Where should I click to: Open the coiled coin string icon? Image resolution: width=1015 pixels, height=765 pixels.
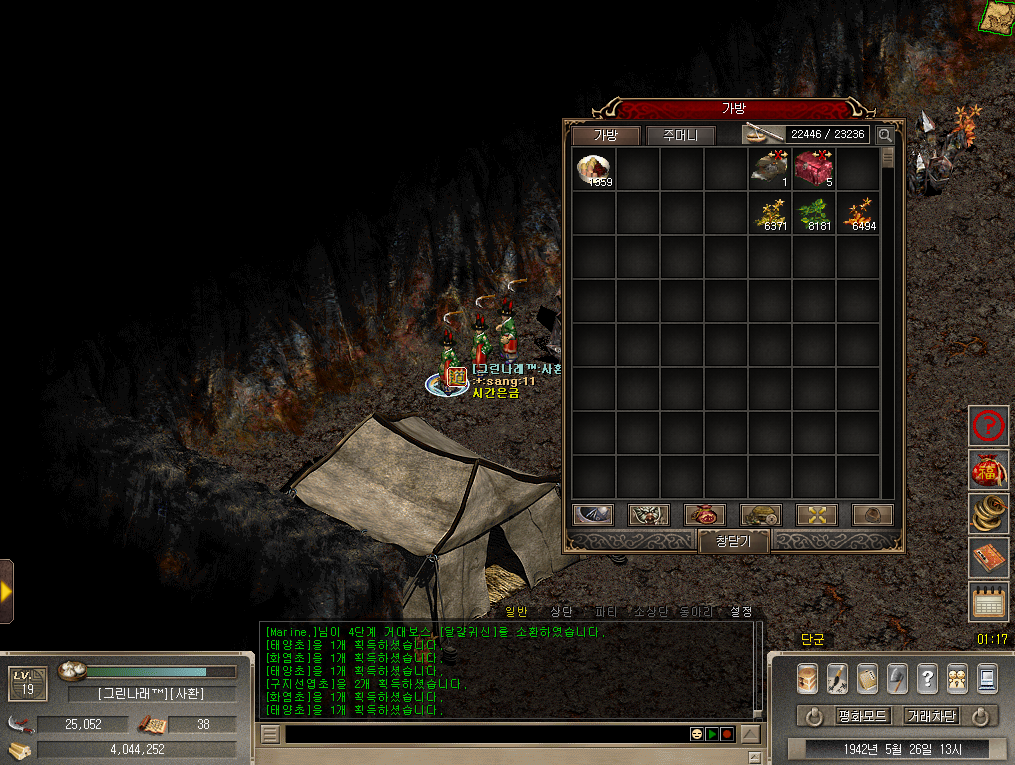[988, 514]
